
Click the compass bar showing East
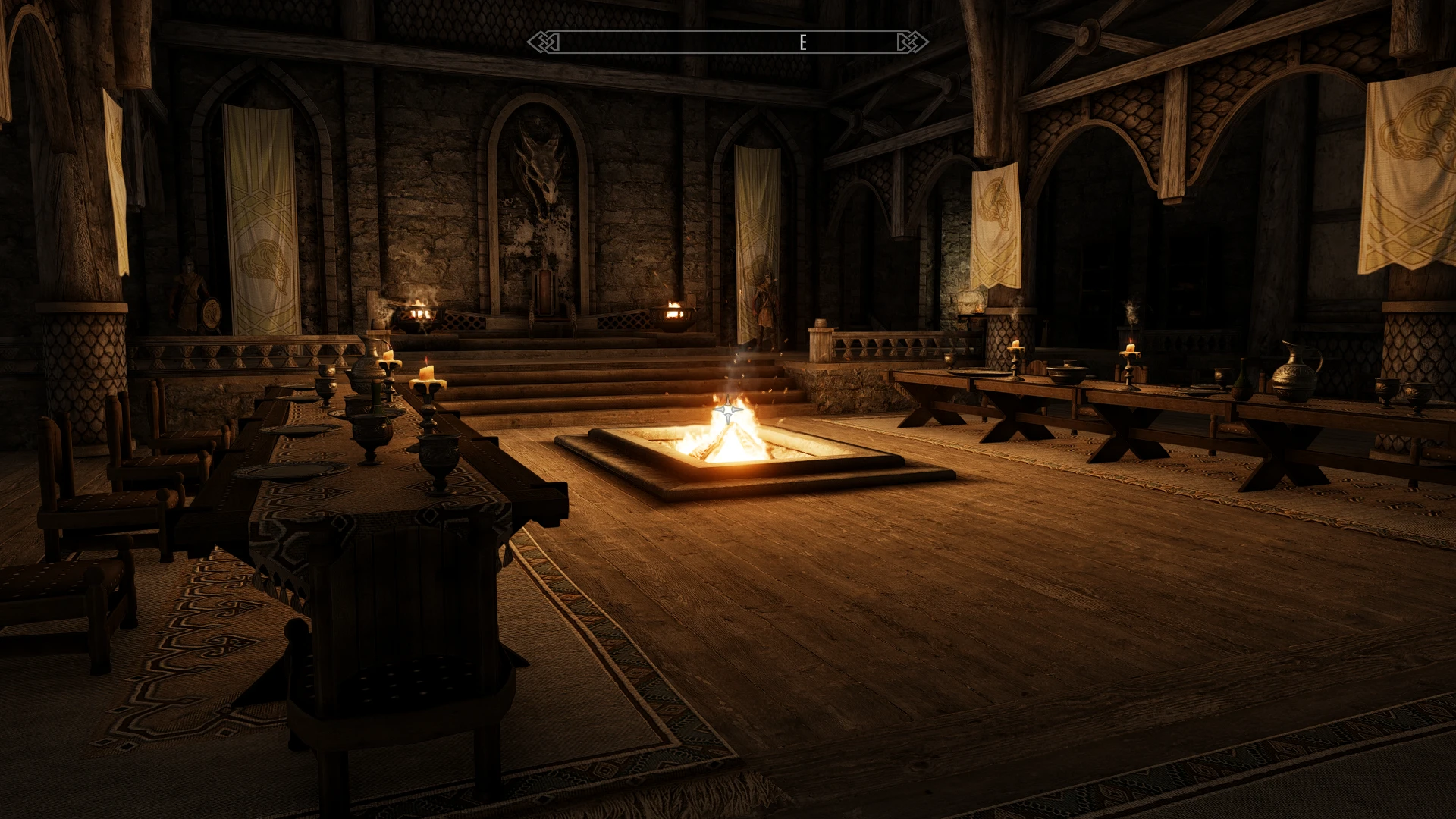[727, 42]
